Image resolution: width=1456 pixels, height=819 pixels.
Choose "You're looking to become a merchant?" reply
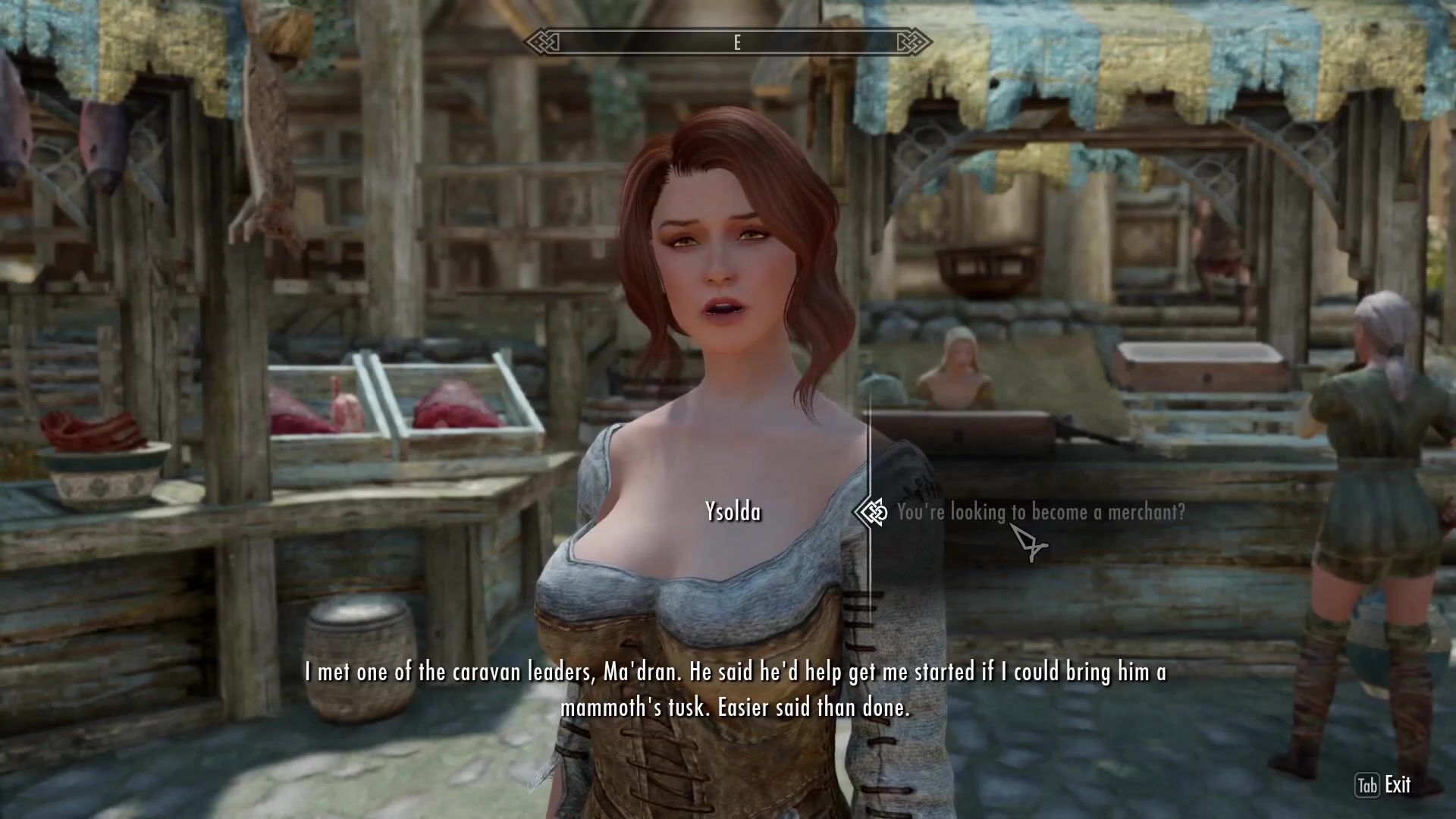coord(1040,513)
